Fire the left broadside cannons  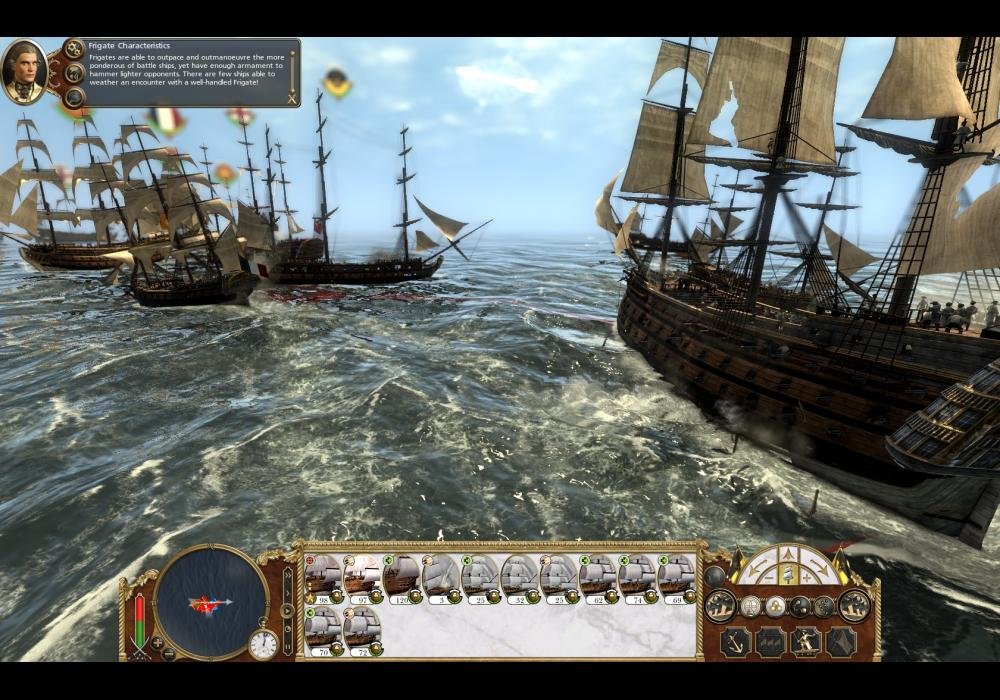pyautogui.click(x=722, y=605)
